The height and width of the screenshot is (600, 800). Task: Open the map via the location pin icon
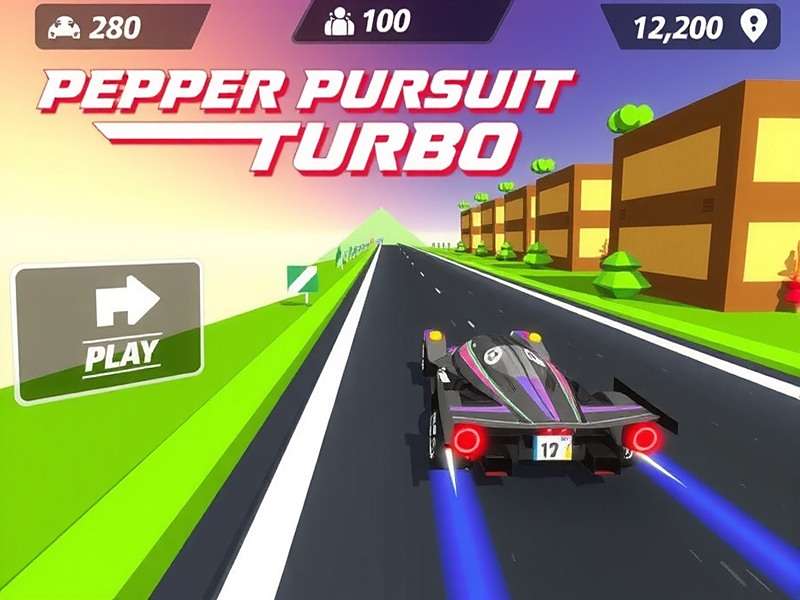coord(751,27)
